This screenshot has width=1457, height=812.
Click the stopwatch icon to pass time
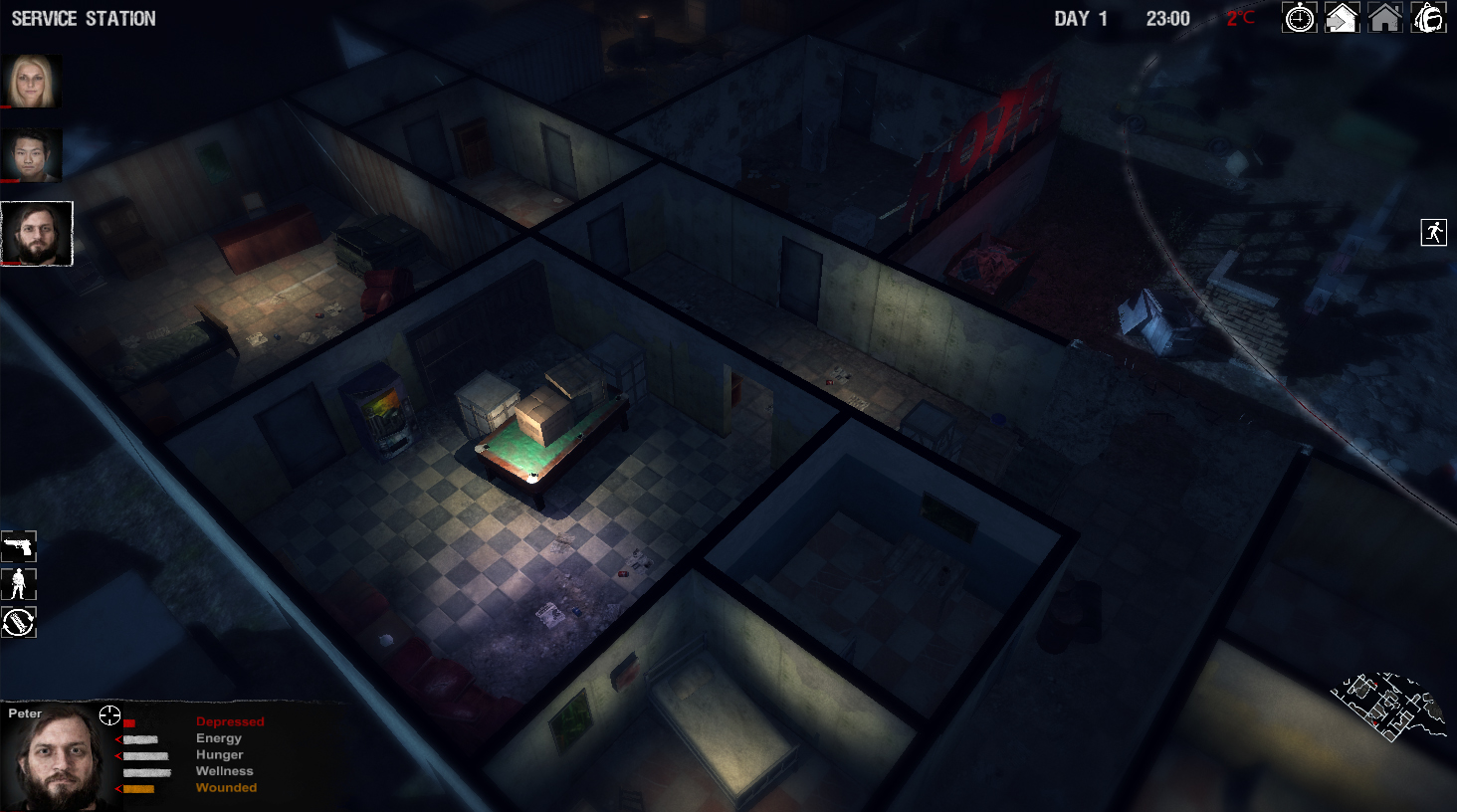tap(1301, 18)
